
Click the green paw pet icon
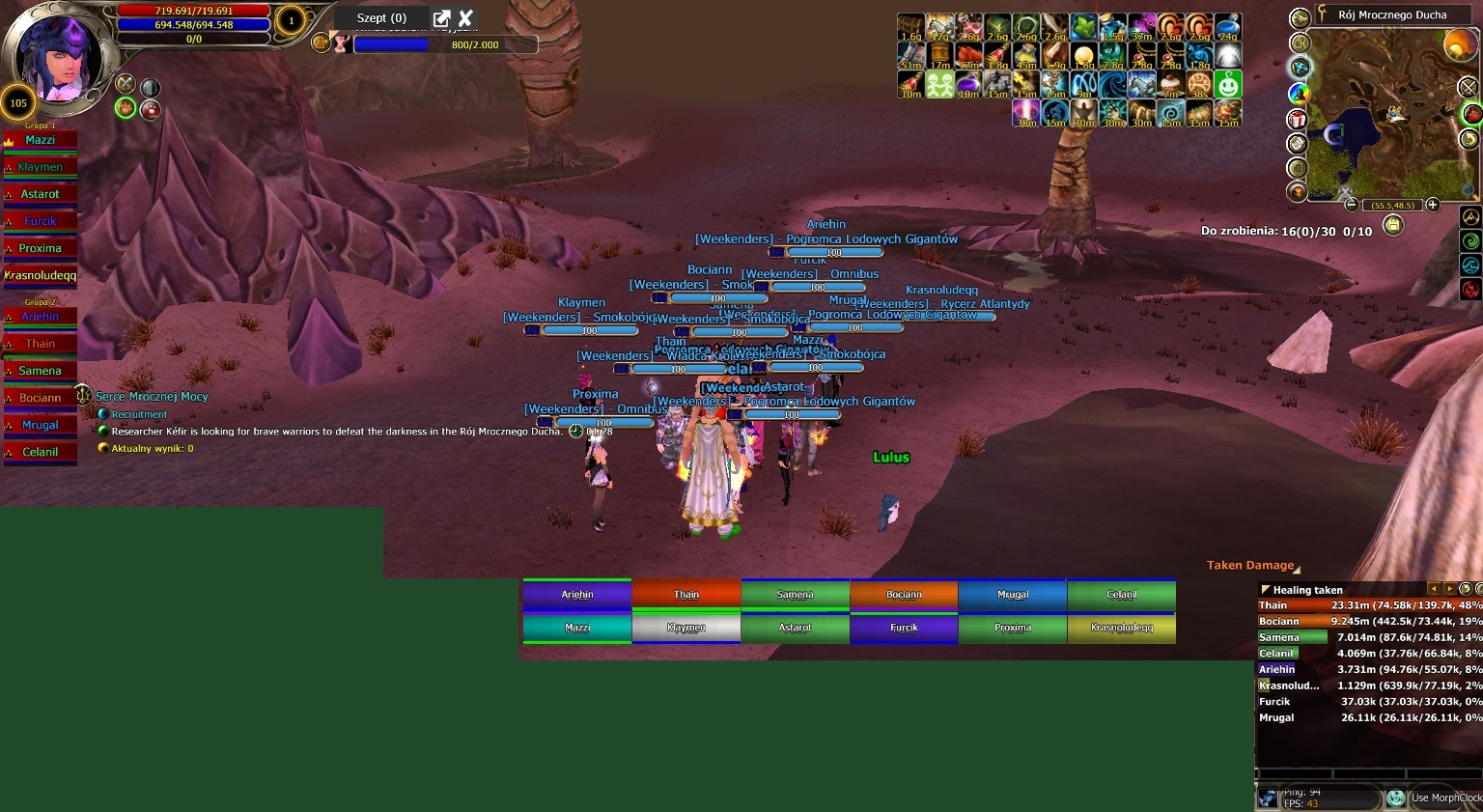[126, 108]
